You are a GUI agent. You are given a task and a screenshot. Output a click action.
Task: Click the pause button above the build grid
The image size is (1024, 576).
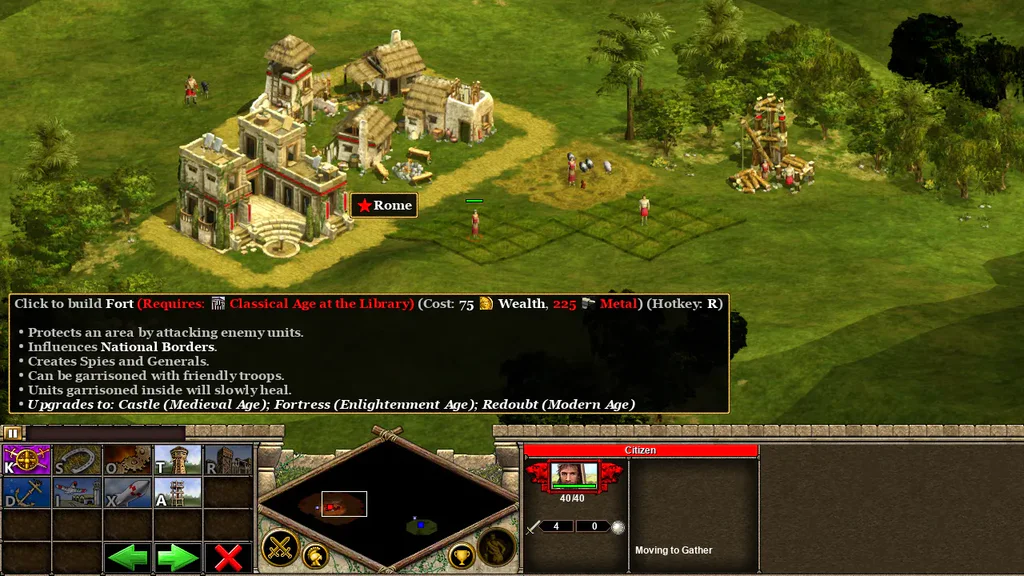[12, 433]
